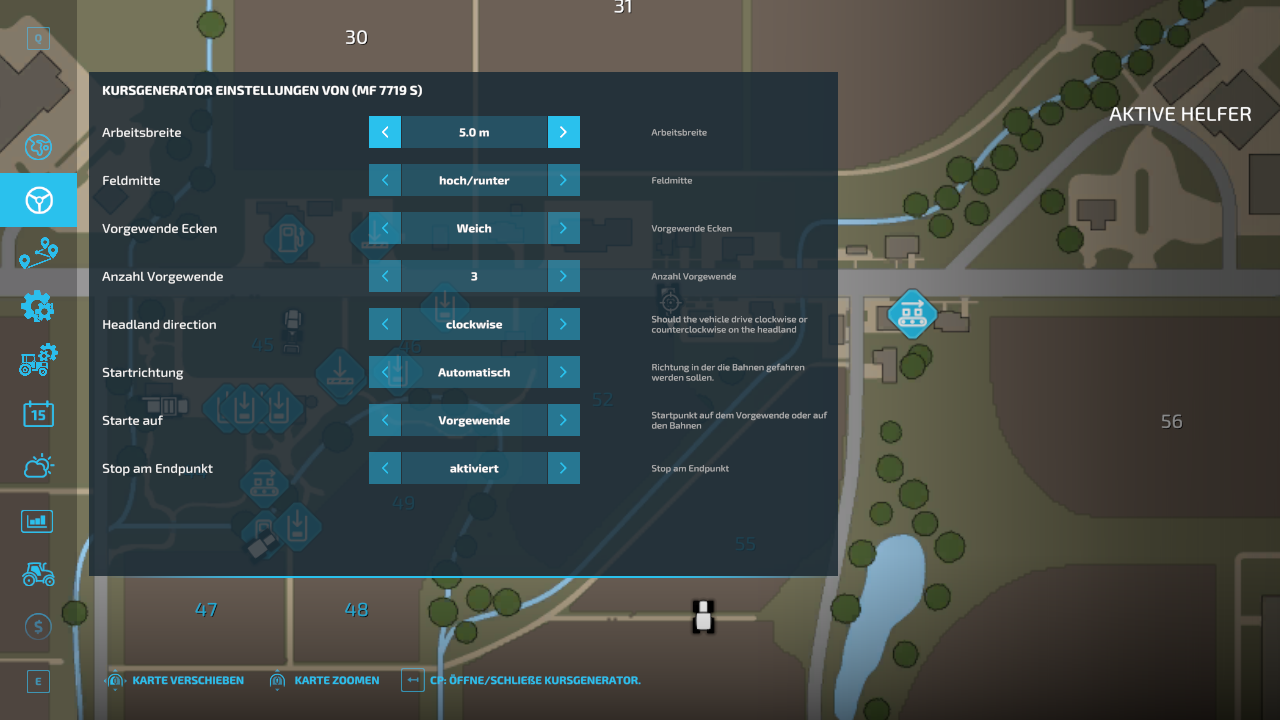Open the calendar icon showing day 15
Image resolution: width=1280 pixels, height=720 pixels.
tap(38, 413)
